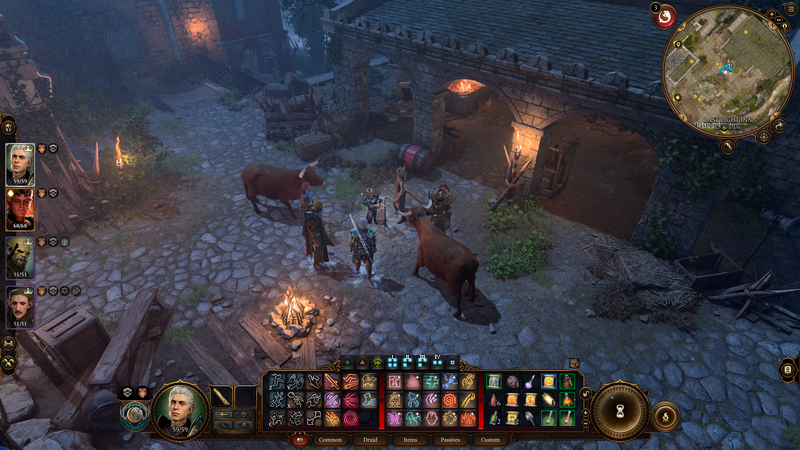
Task: Select the main-hand weapon slot beside the portrait
Action: 222,397
